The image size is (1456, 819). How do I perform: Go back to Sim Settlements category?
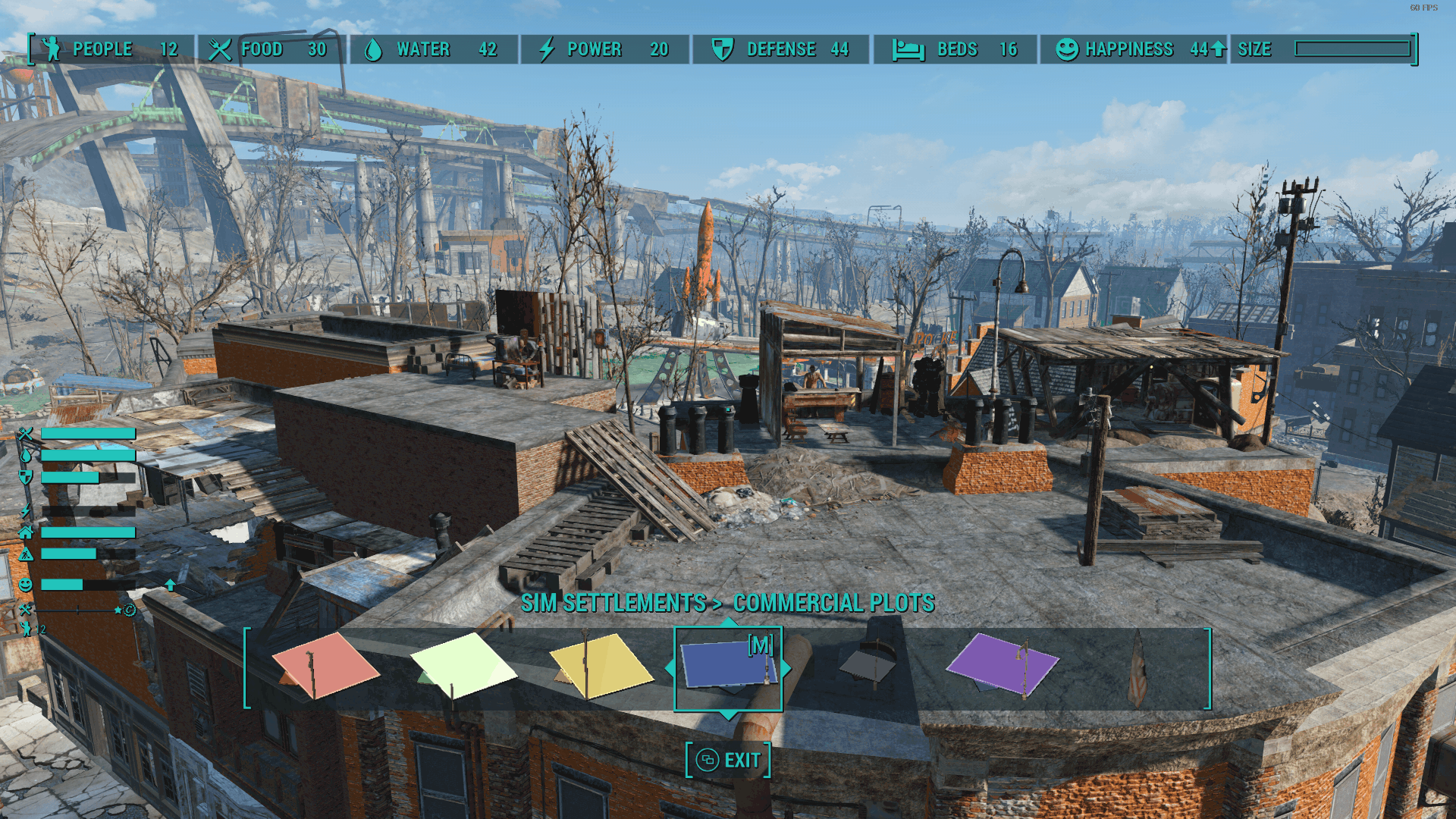pos(613,603)
